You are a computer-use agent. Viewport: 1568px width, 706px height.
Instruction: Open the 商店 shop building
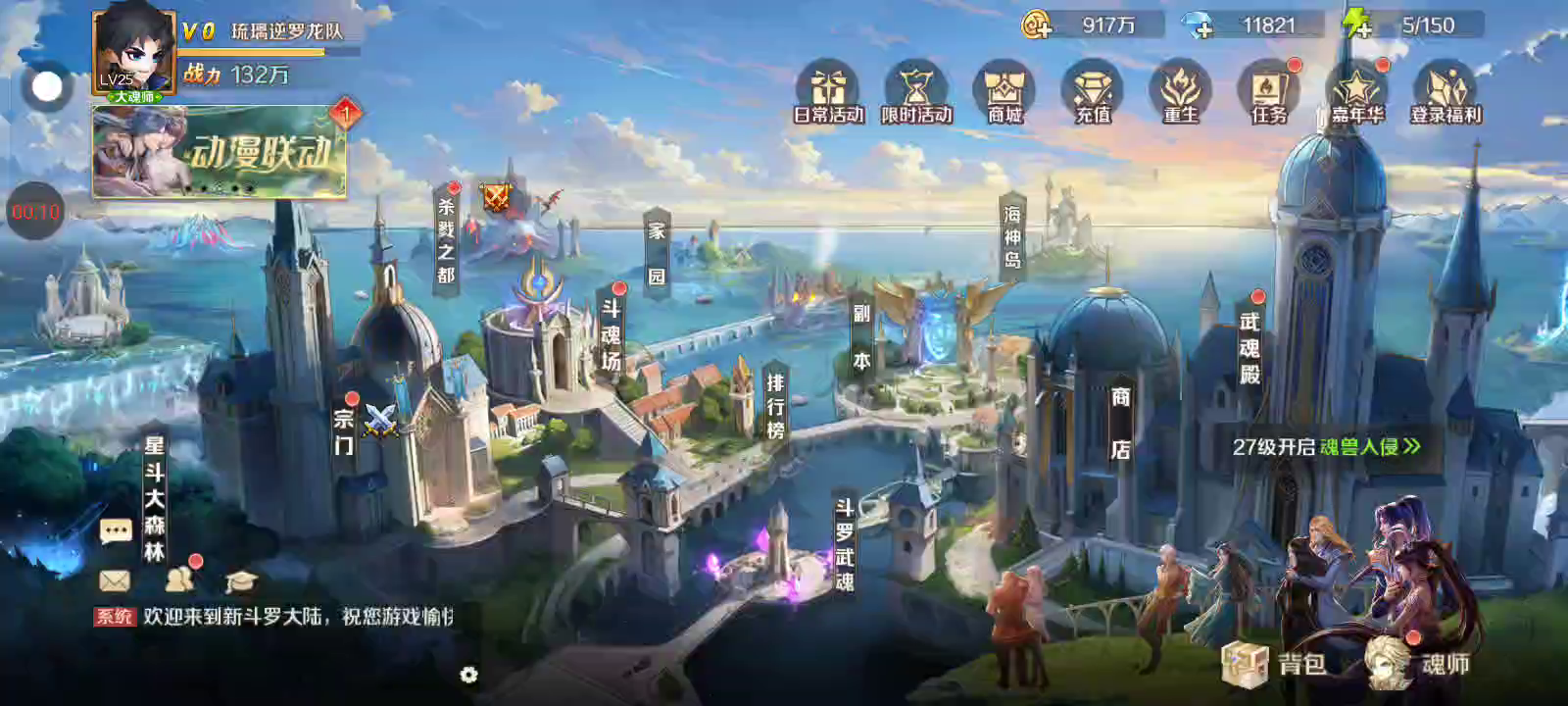(1120, 423)
